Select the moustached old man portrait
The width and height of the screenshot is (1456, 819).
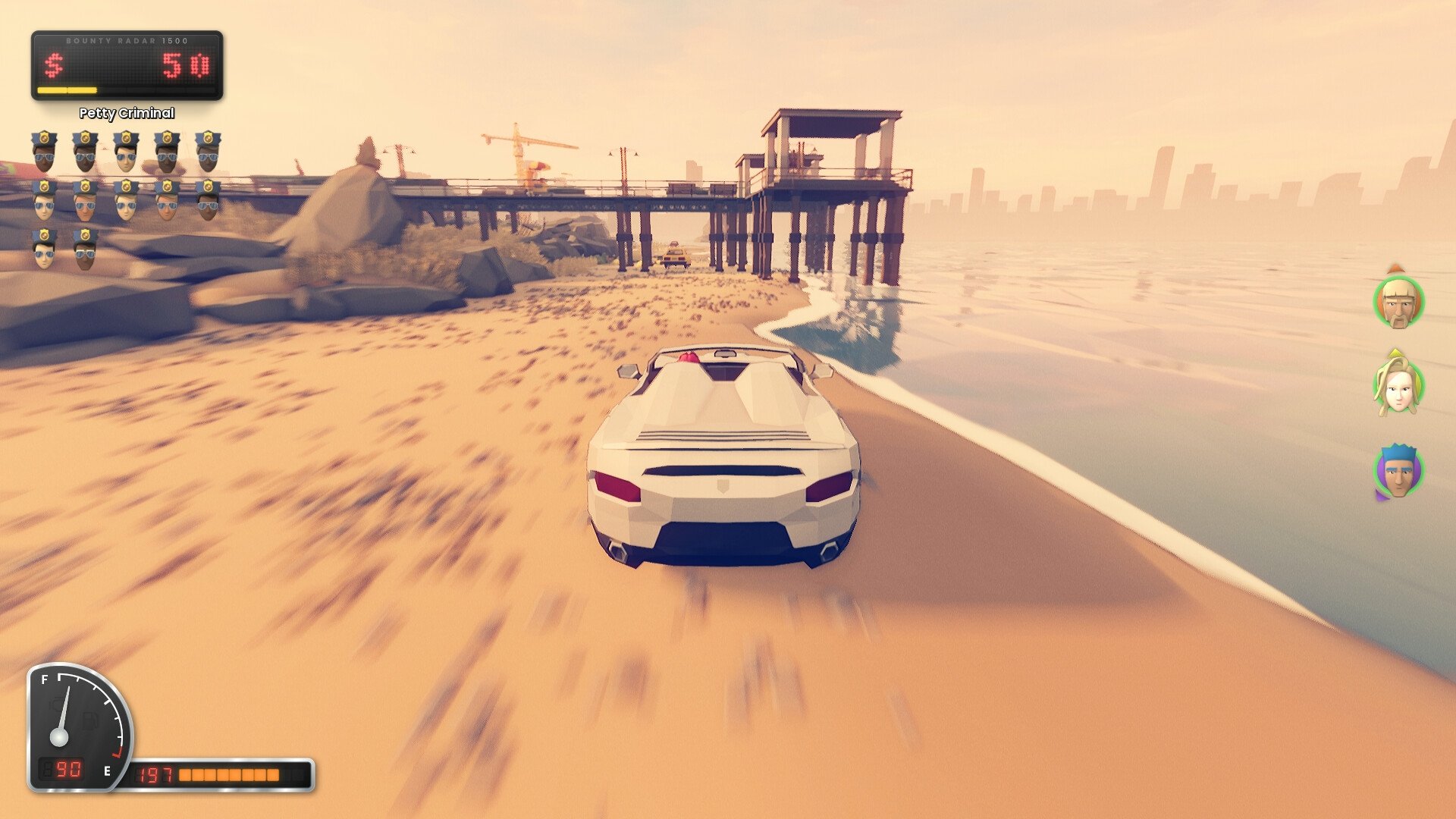coord(1398,303)
